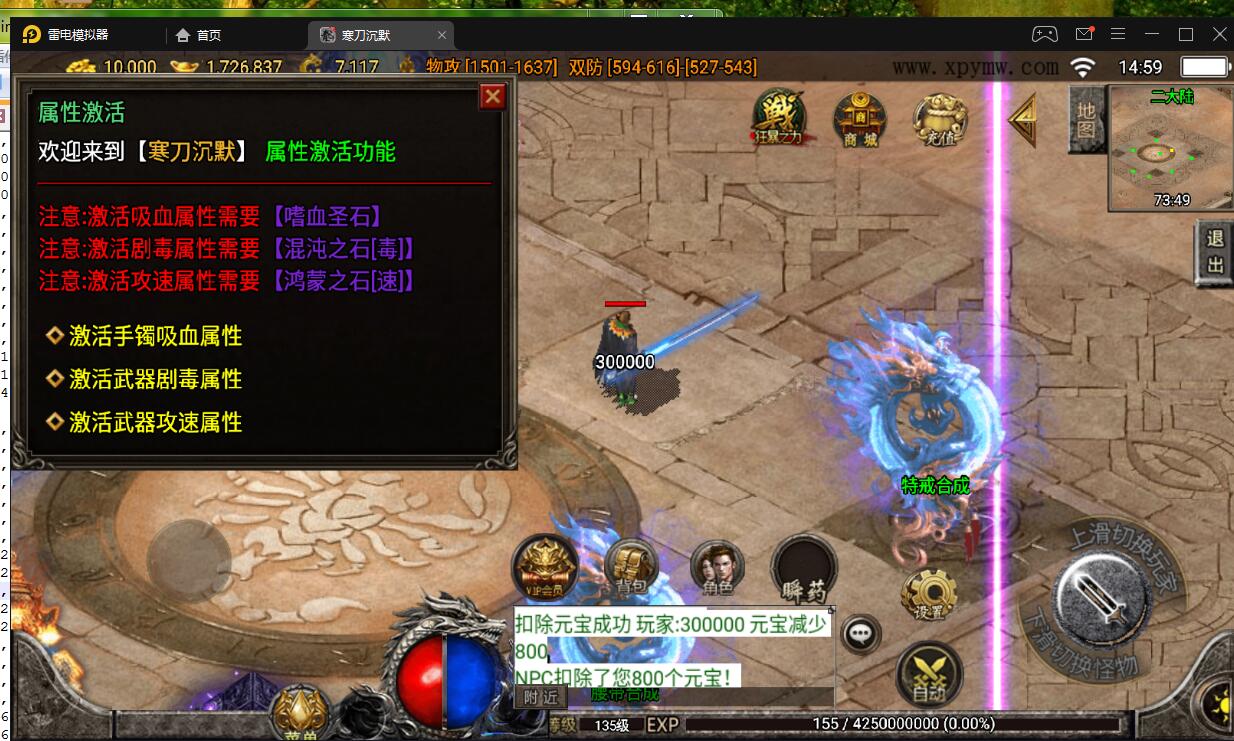
Task: Collapse the top icons with the arrow
Action: tap(1022, 119)
